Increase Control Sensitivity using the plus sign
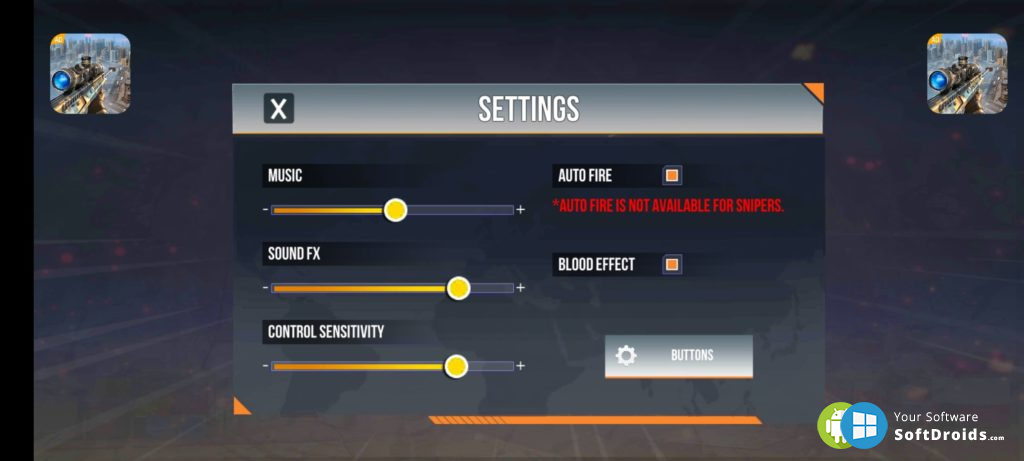 point(521,366)
